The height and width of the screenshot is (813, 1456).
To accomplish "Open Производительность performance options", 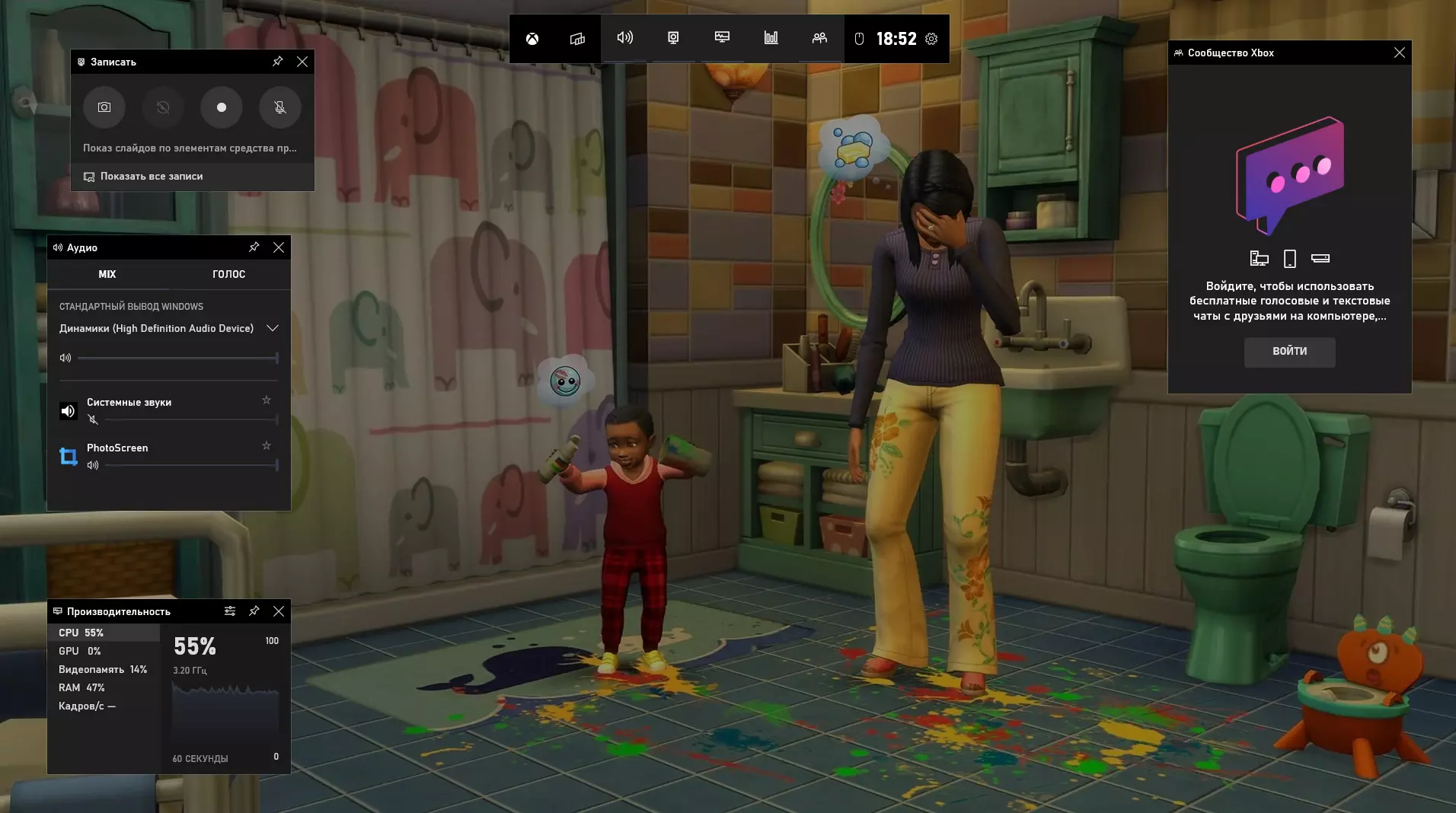I will tap(230, 611).
